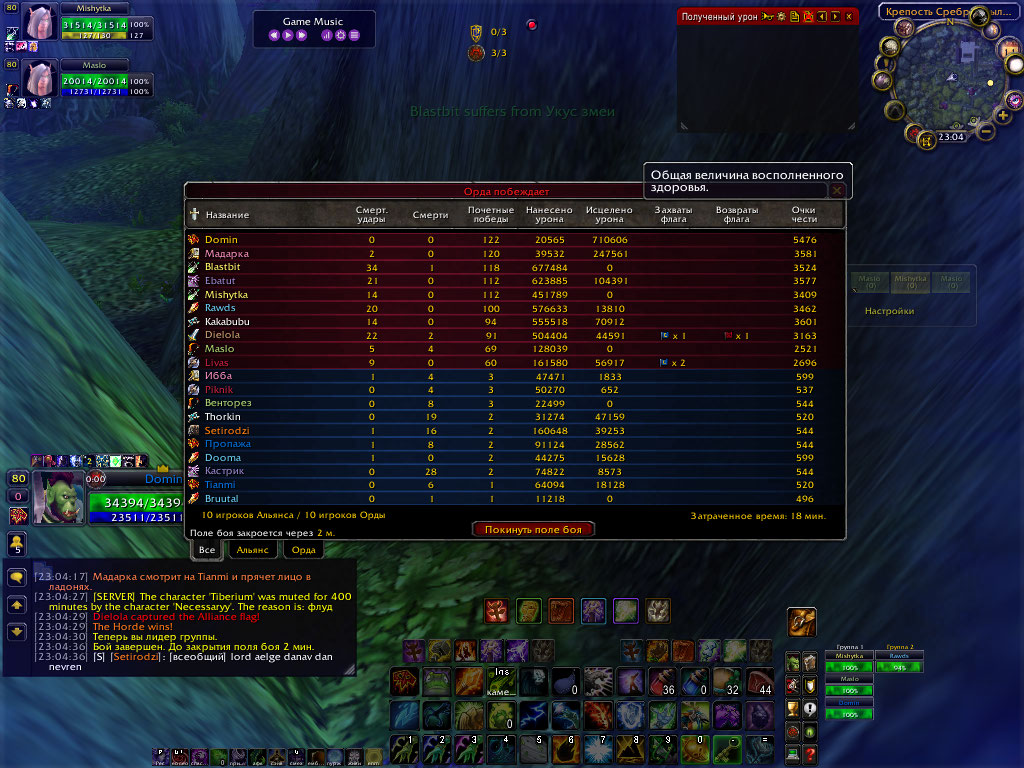The height and width of the screenshot is (768, 1024).
Task: Select the Все scoreboard tab
Action: point(207,549)
